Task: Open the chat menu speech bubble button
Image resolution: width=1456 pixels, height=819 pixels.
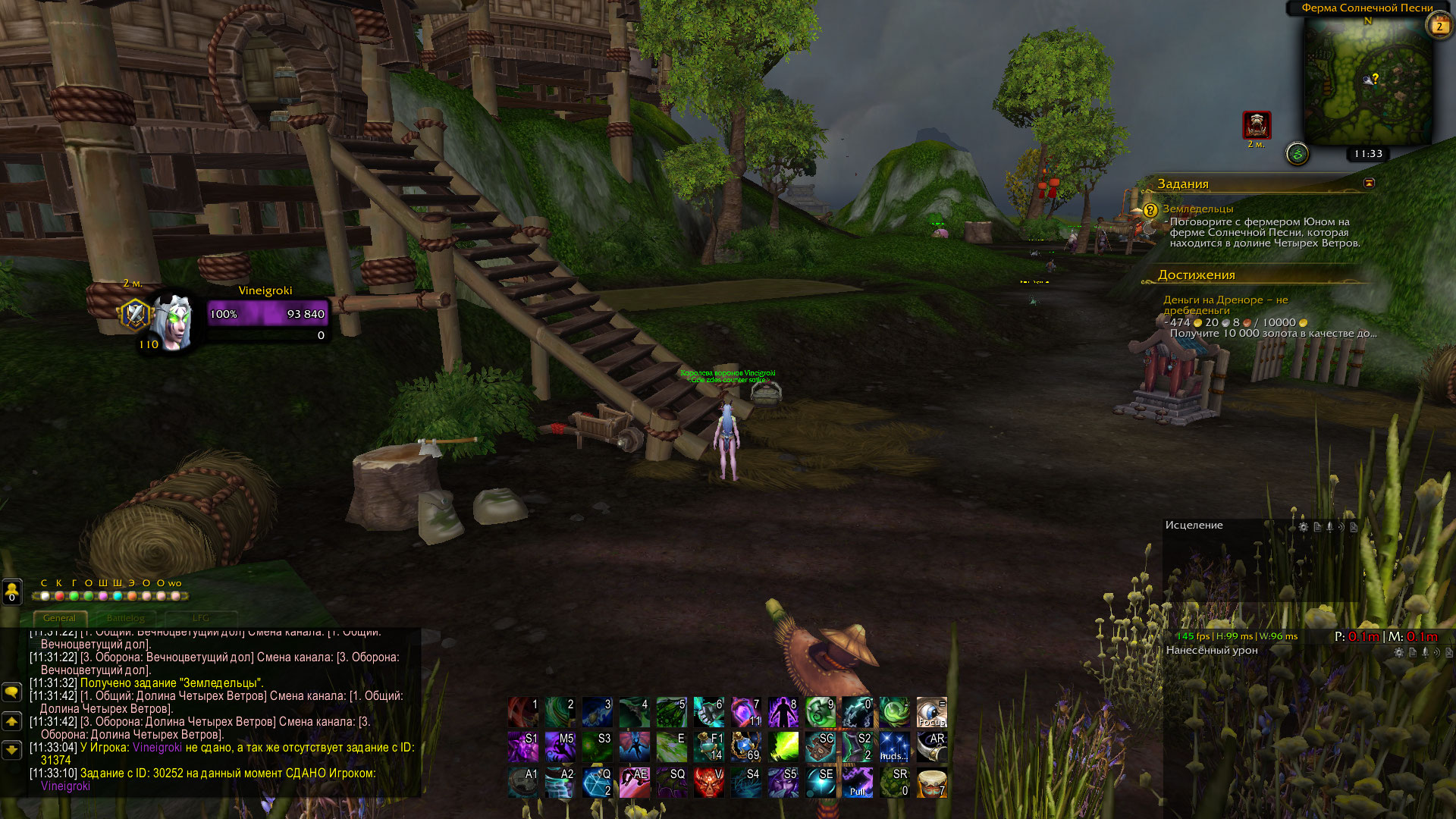Action: [12, 692]
